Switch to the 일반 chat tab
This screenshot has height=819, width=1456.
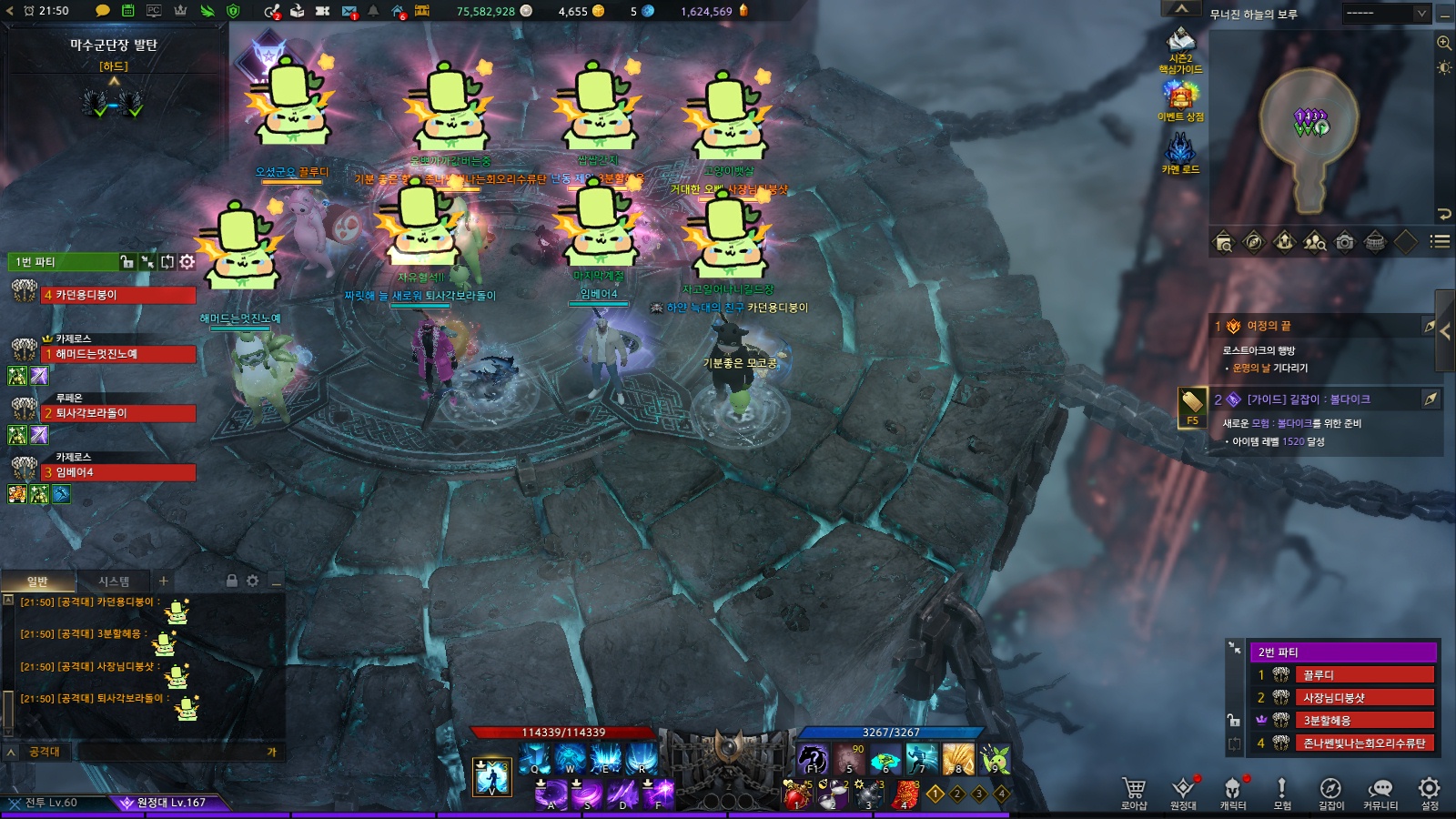37,581
